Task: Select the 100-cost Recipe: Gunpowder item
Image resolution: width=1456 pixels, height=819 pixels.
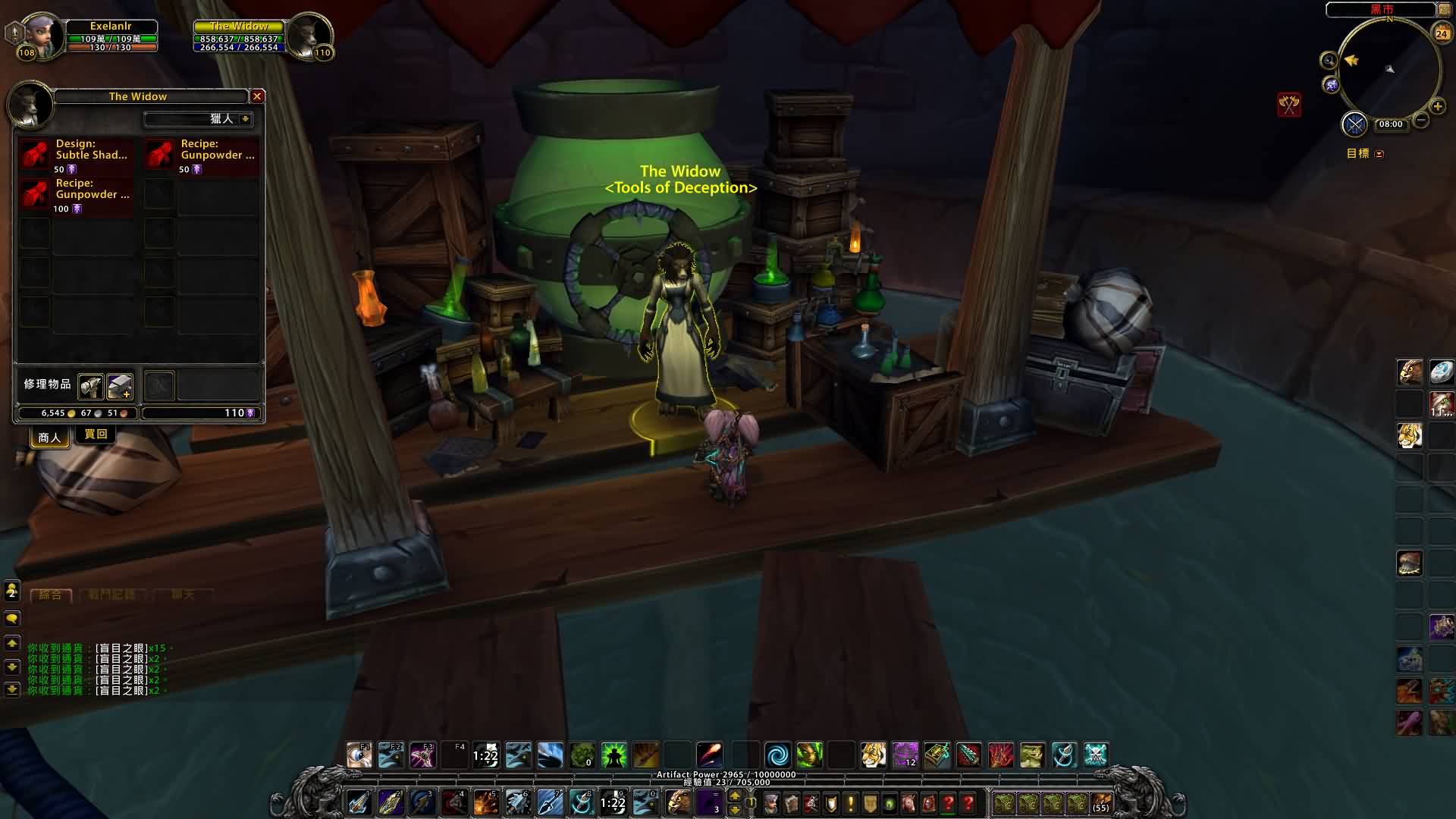Action: pos(35,194)
